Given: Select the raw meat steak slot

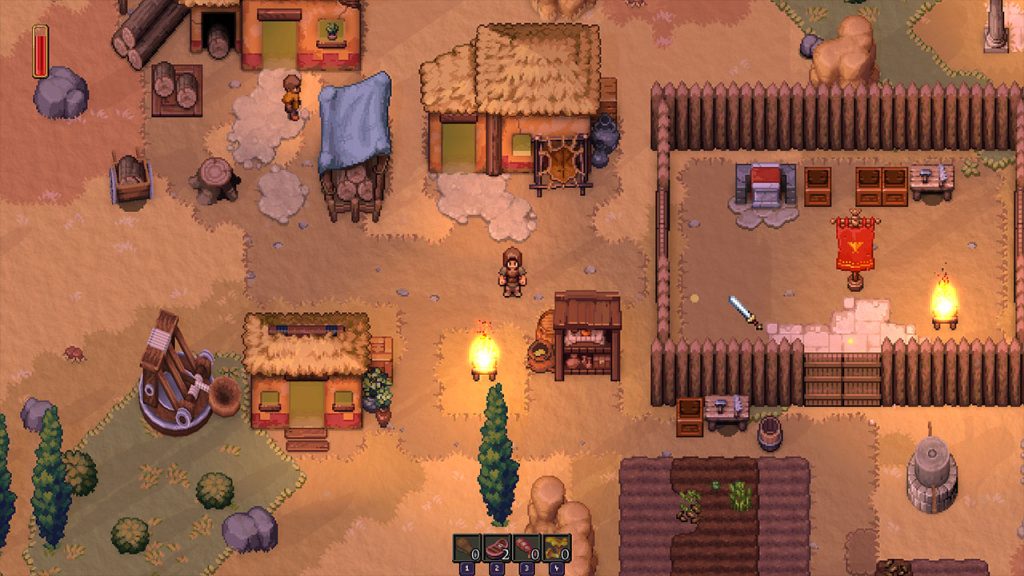Looking at the screenshot, I should 497,549.
